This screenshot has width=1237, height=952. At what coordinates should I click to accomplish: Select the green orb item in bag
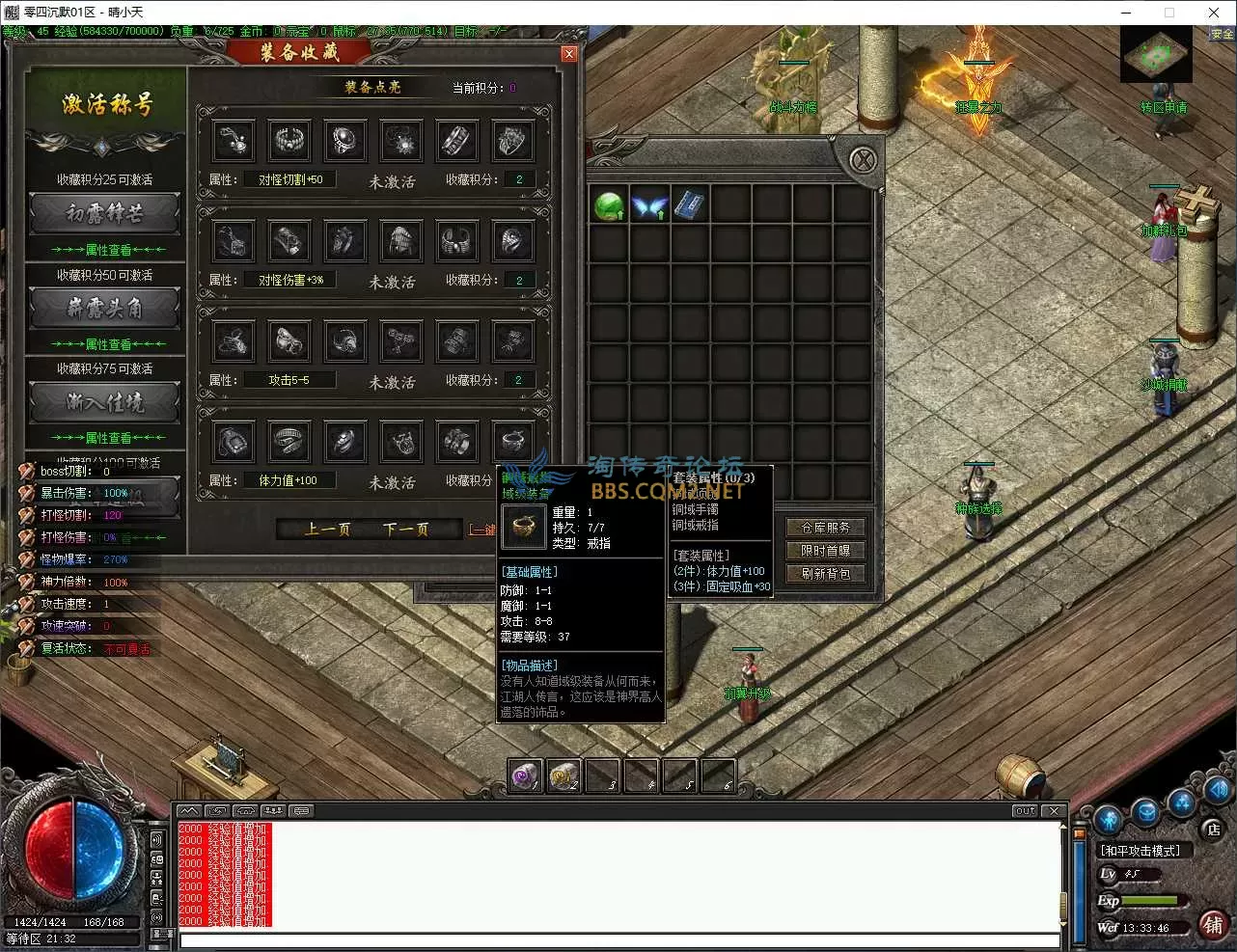[x=609, y=205]
